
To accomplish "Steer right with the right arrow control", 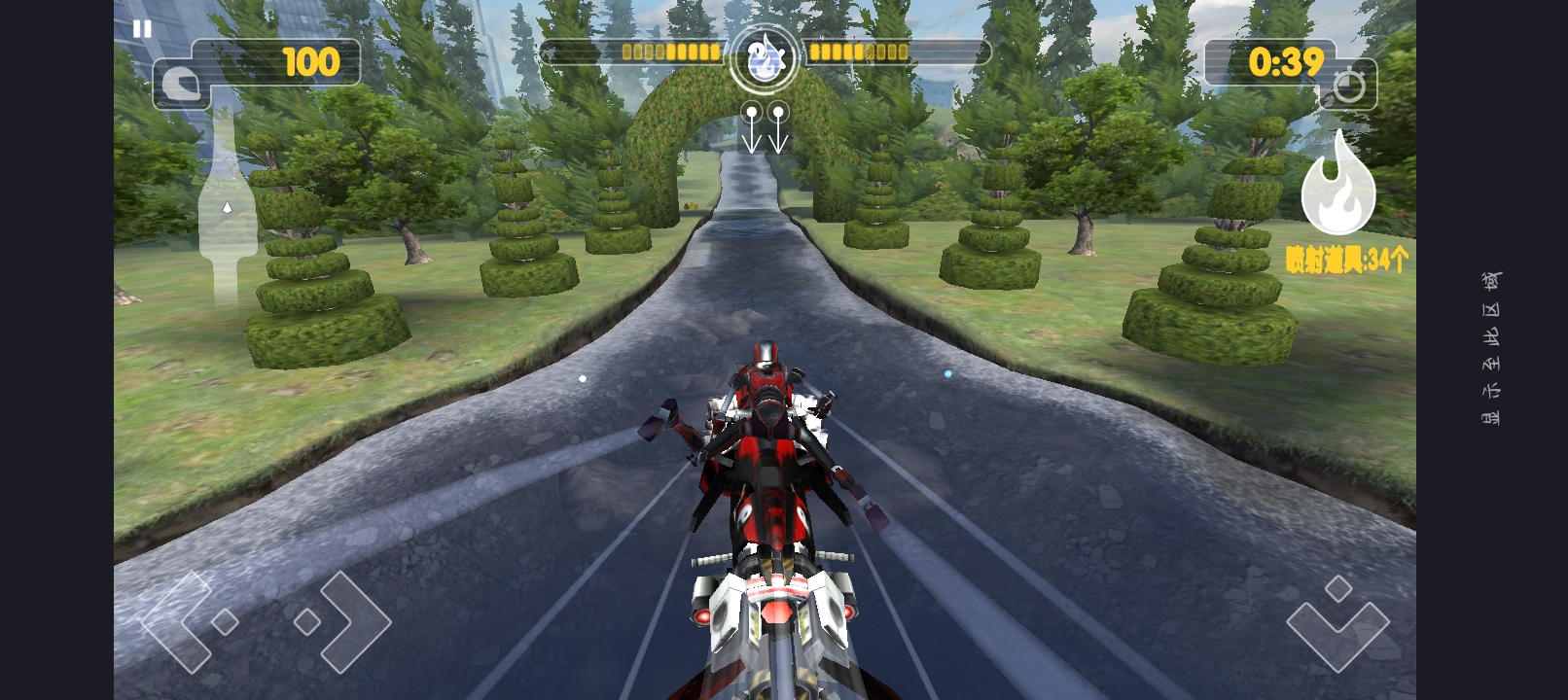I will click(341, 621).
